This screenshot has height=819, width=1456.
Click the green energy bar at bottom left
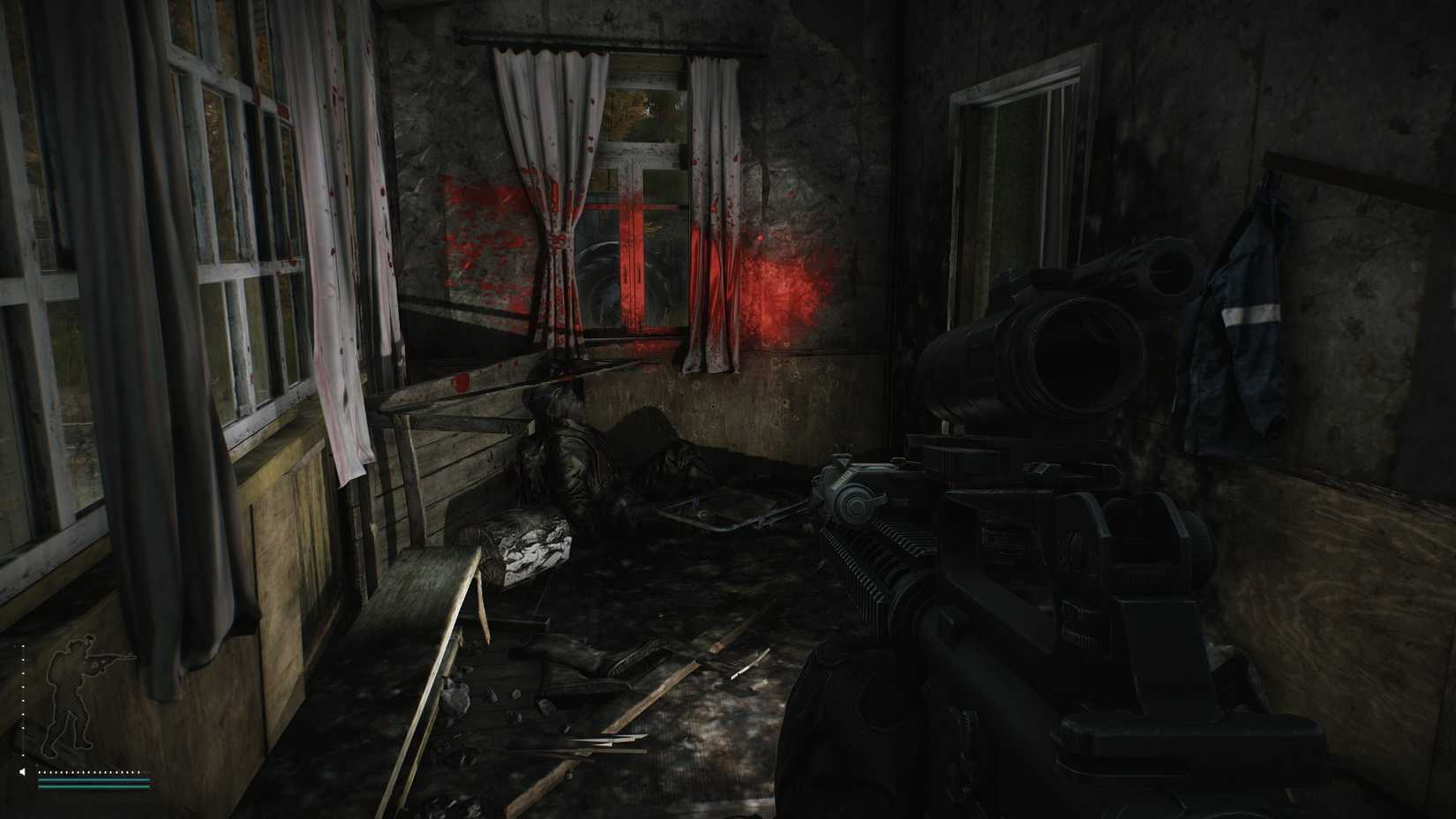(93, 786)
